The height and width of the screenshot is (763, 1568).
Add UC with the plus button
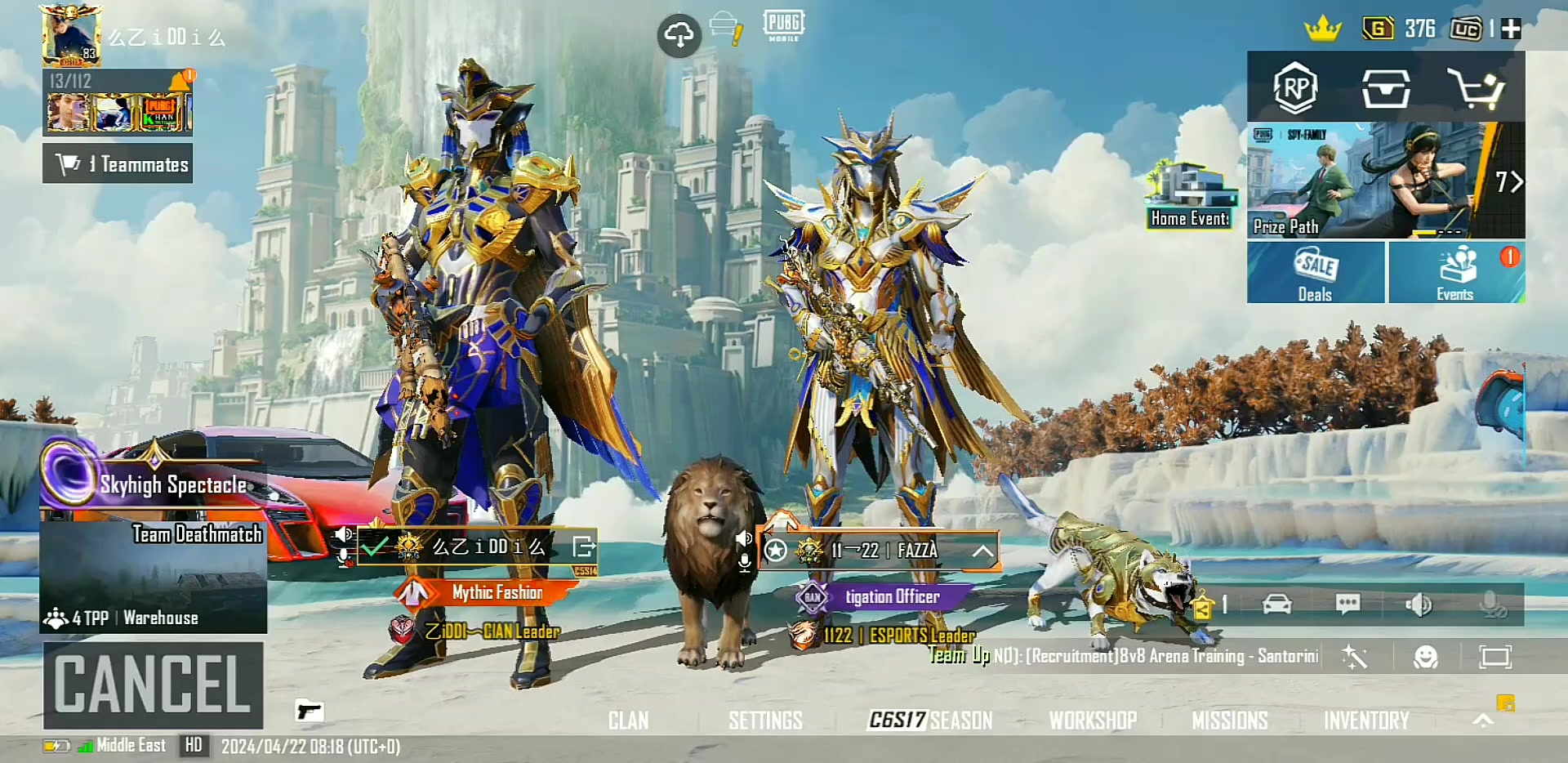(x=1511, y=29)
